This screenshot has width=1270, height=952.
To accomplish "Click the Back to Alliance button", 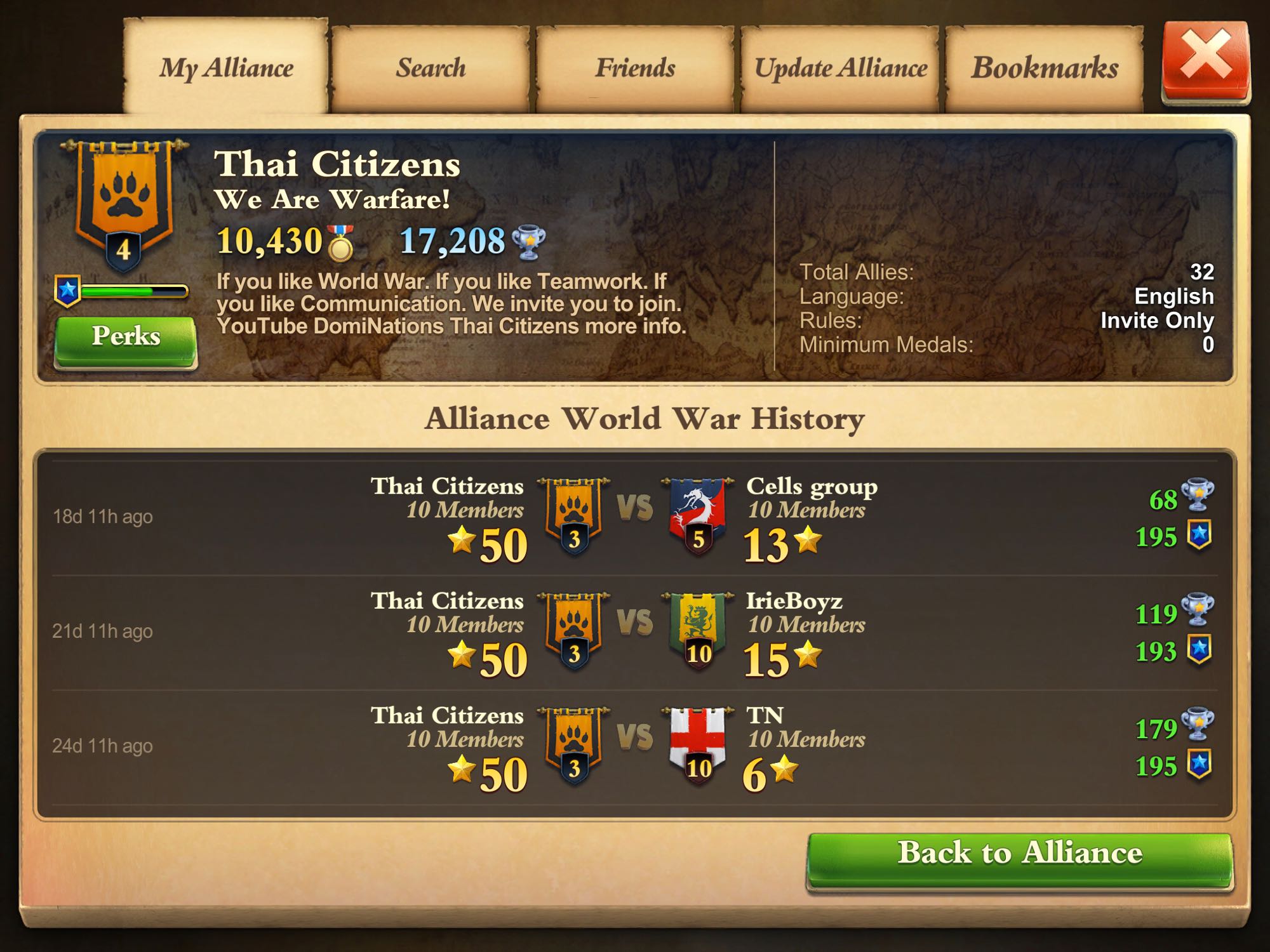I will pyautogui.click(x=1019, y=854).
